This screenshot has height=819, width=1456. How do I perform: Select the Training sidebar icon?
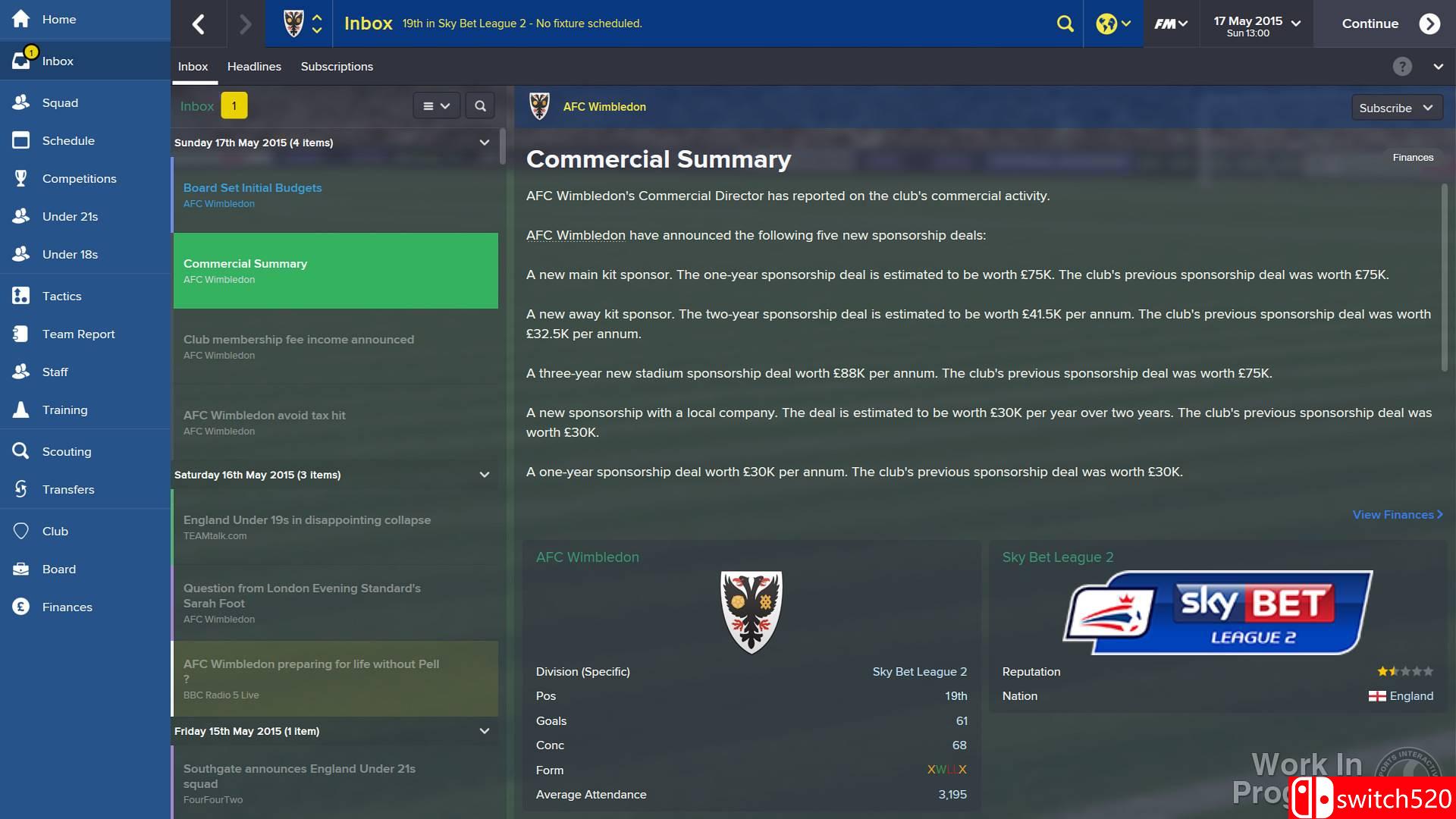[65, 409]
